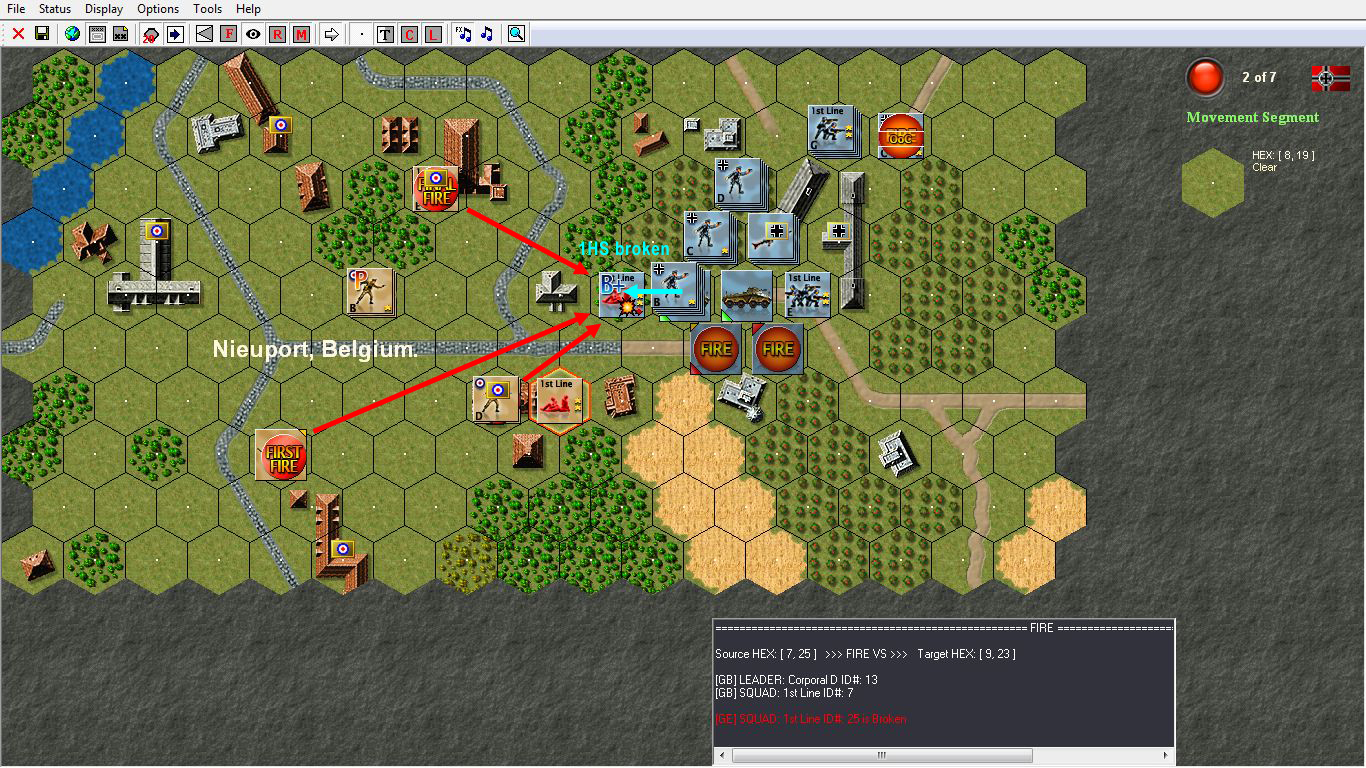Click the hollow advance arrow button

point(332,33)
